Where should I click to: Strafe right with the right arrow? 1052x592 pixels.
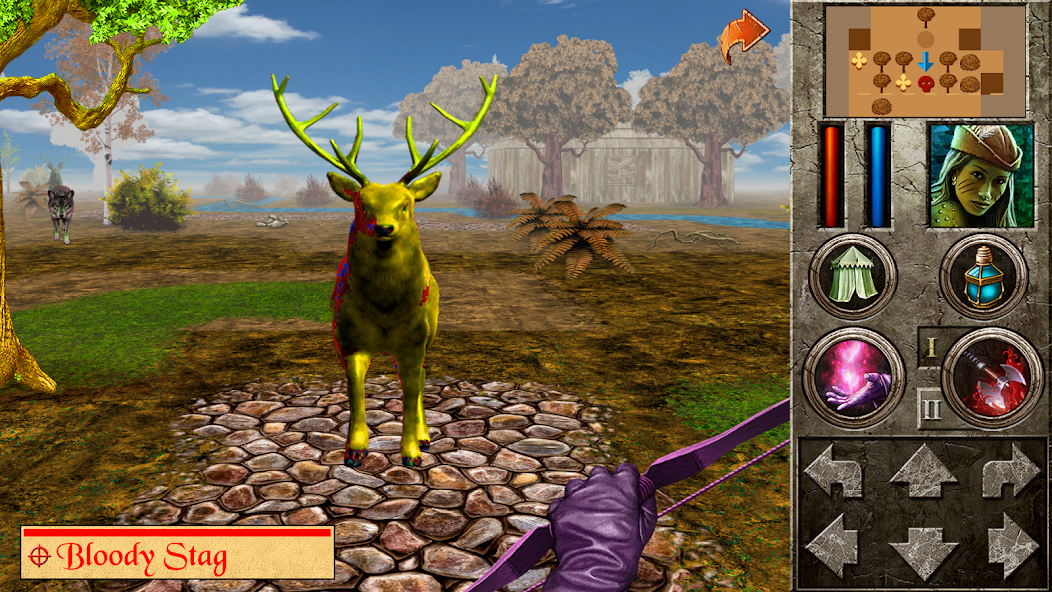pos(1012,543)
